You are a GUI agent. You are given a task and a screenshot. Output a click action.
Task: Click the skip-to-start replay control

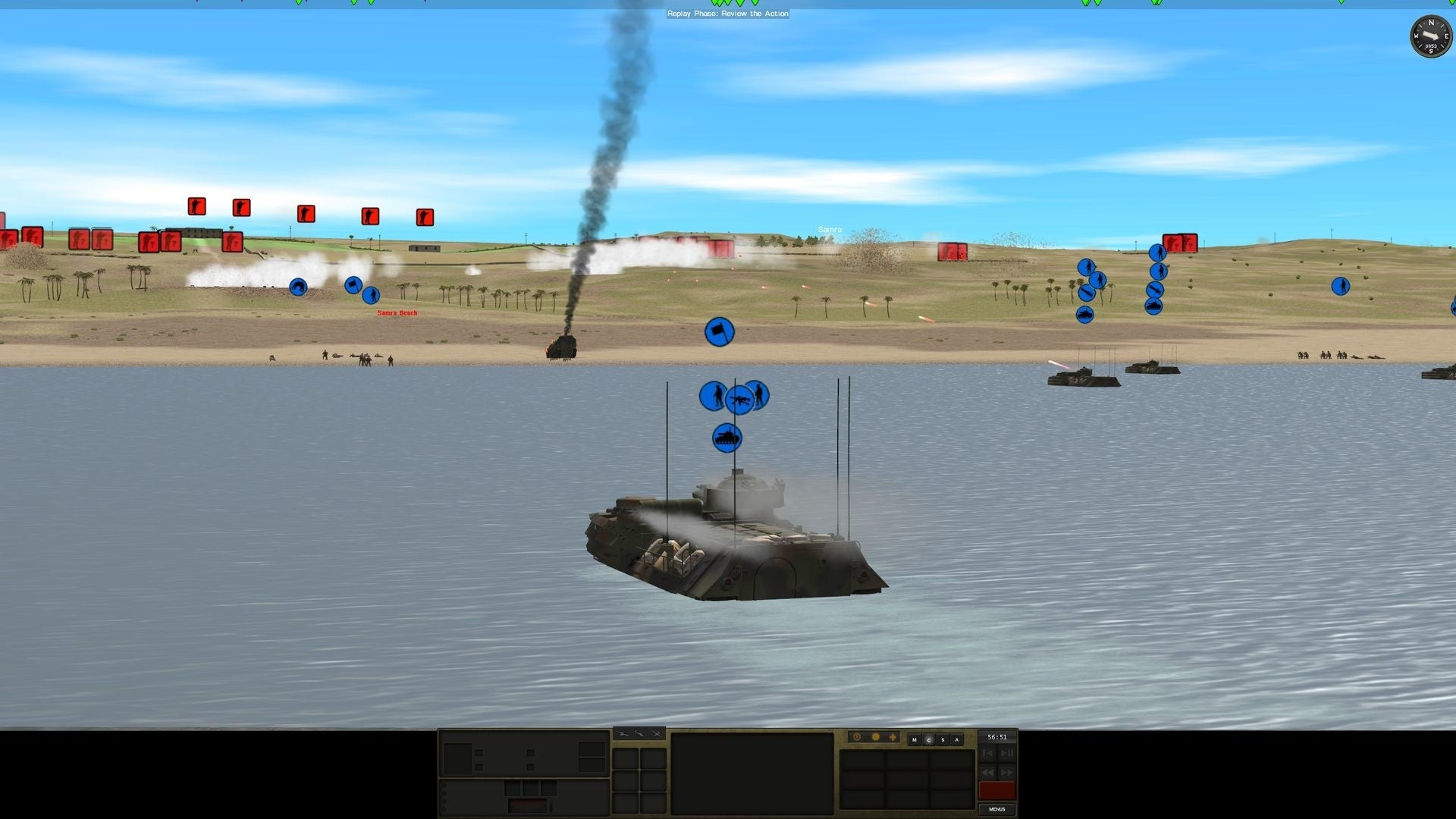click(988, 753)
